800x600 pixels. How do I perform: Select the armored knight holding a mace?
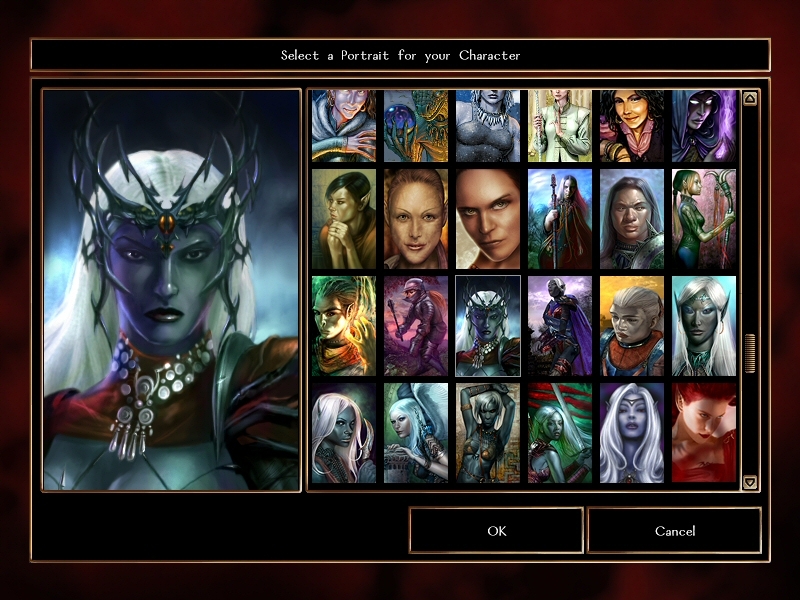pyautogui.click(x=416, y=325)
